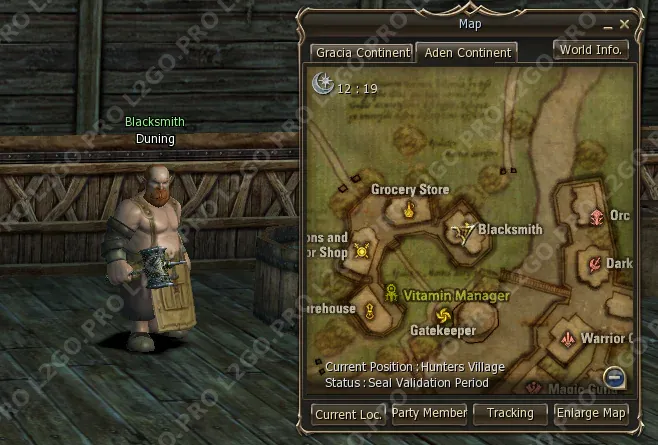Select the Grocery Store map marker
Image resolution: width=658 pixels, height=445 pixels.
[x=408, y=210]
